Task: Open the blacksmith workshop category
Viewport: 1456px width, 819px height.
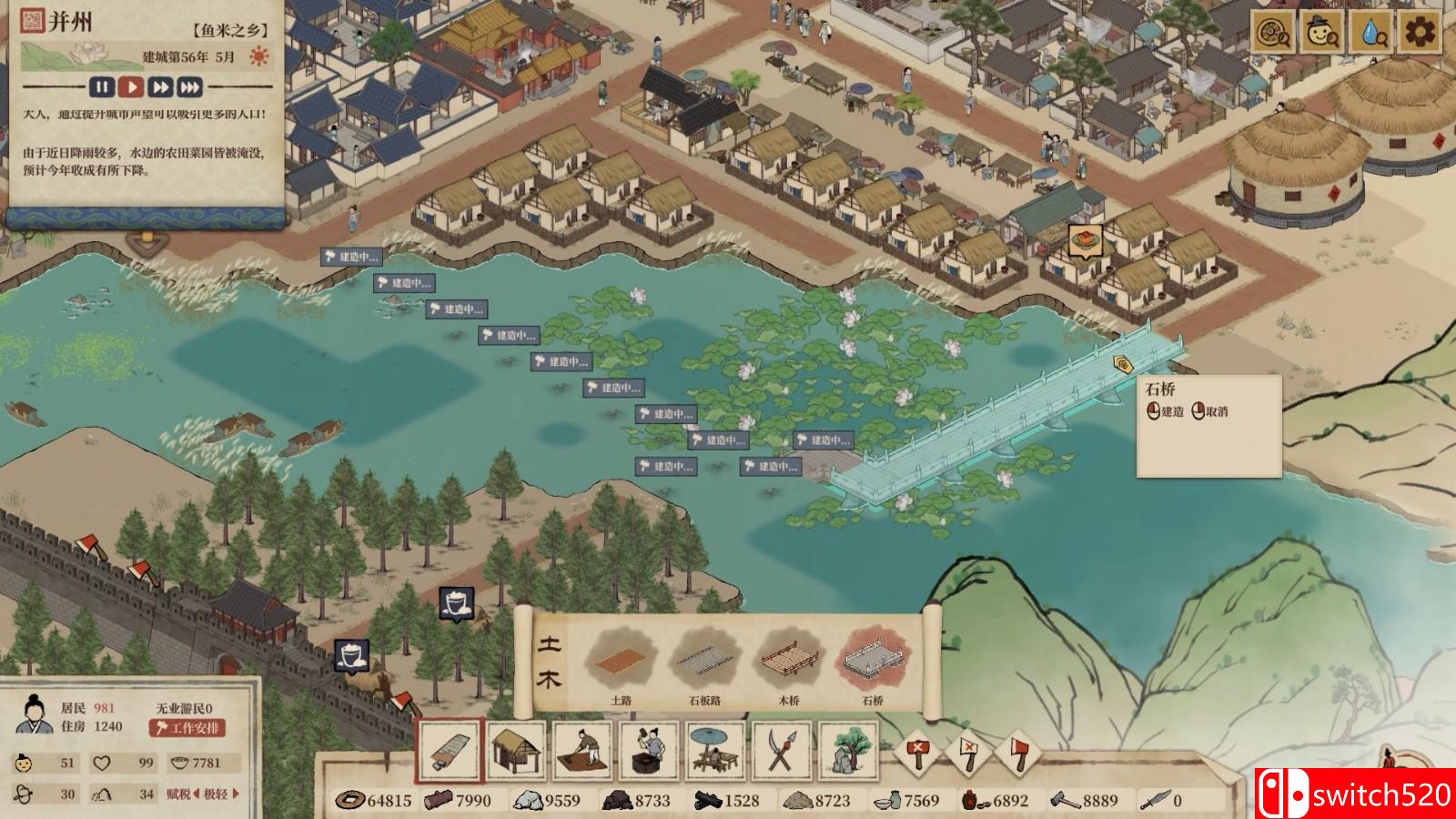Action: point(649,752)
